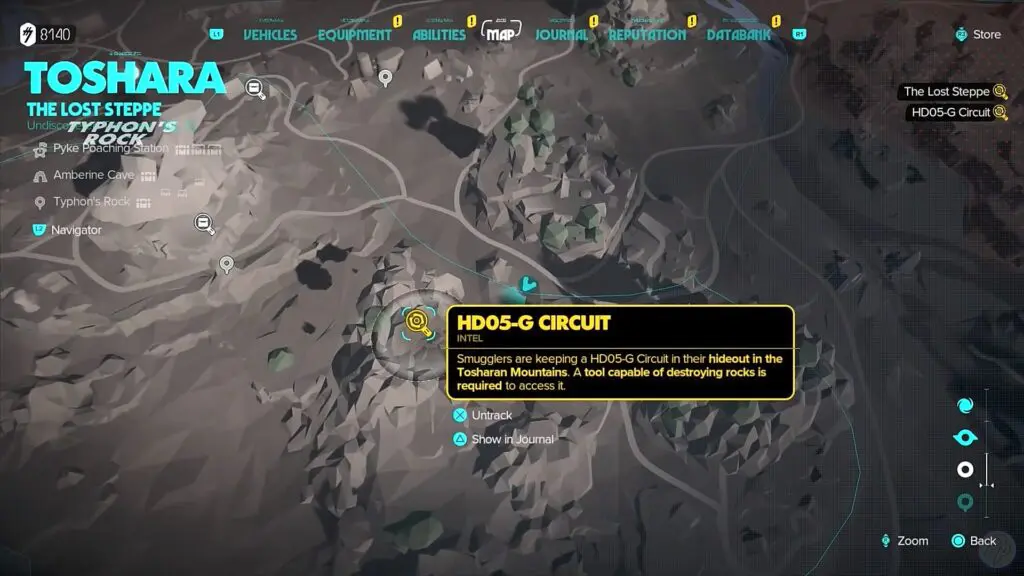Show HD05-G Circuit in Journal
1024x576 pixels.
(512, 439)
